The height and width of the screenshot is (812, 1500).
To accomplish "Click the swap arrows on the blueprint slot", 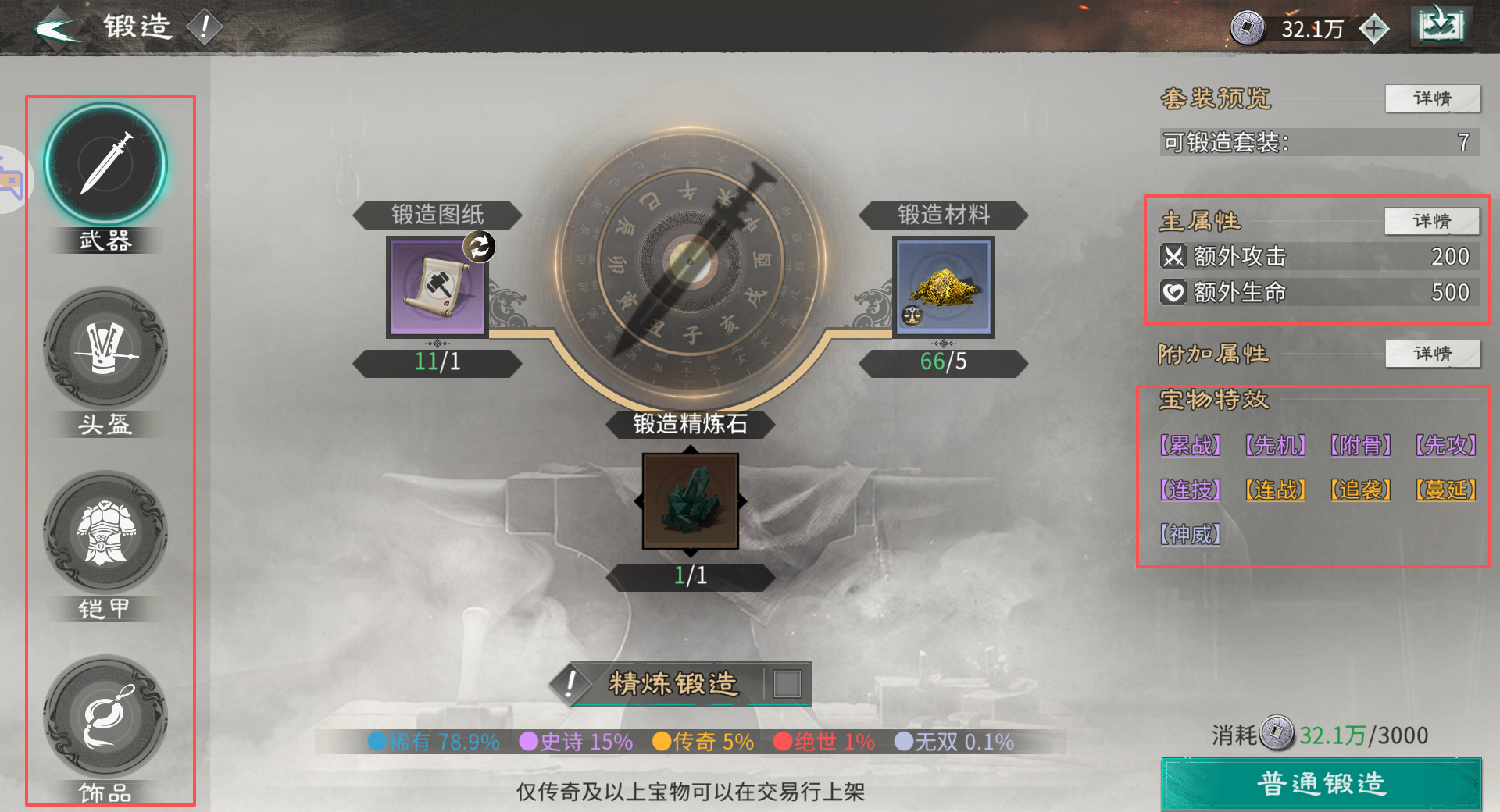I will tap(479, 246).
